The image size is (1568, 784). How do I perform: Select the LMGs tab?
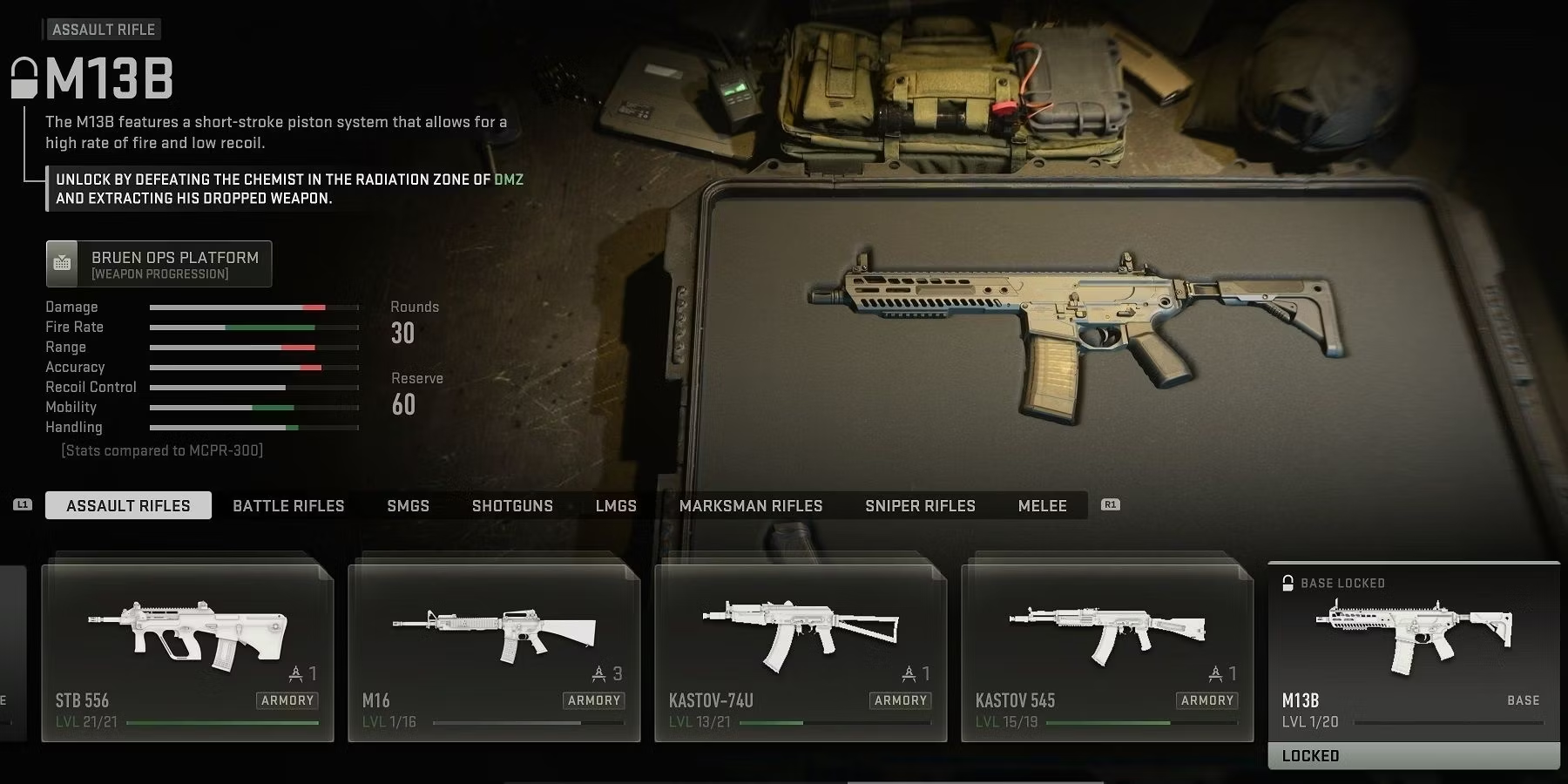(616, 505)
